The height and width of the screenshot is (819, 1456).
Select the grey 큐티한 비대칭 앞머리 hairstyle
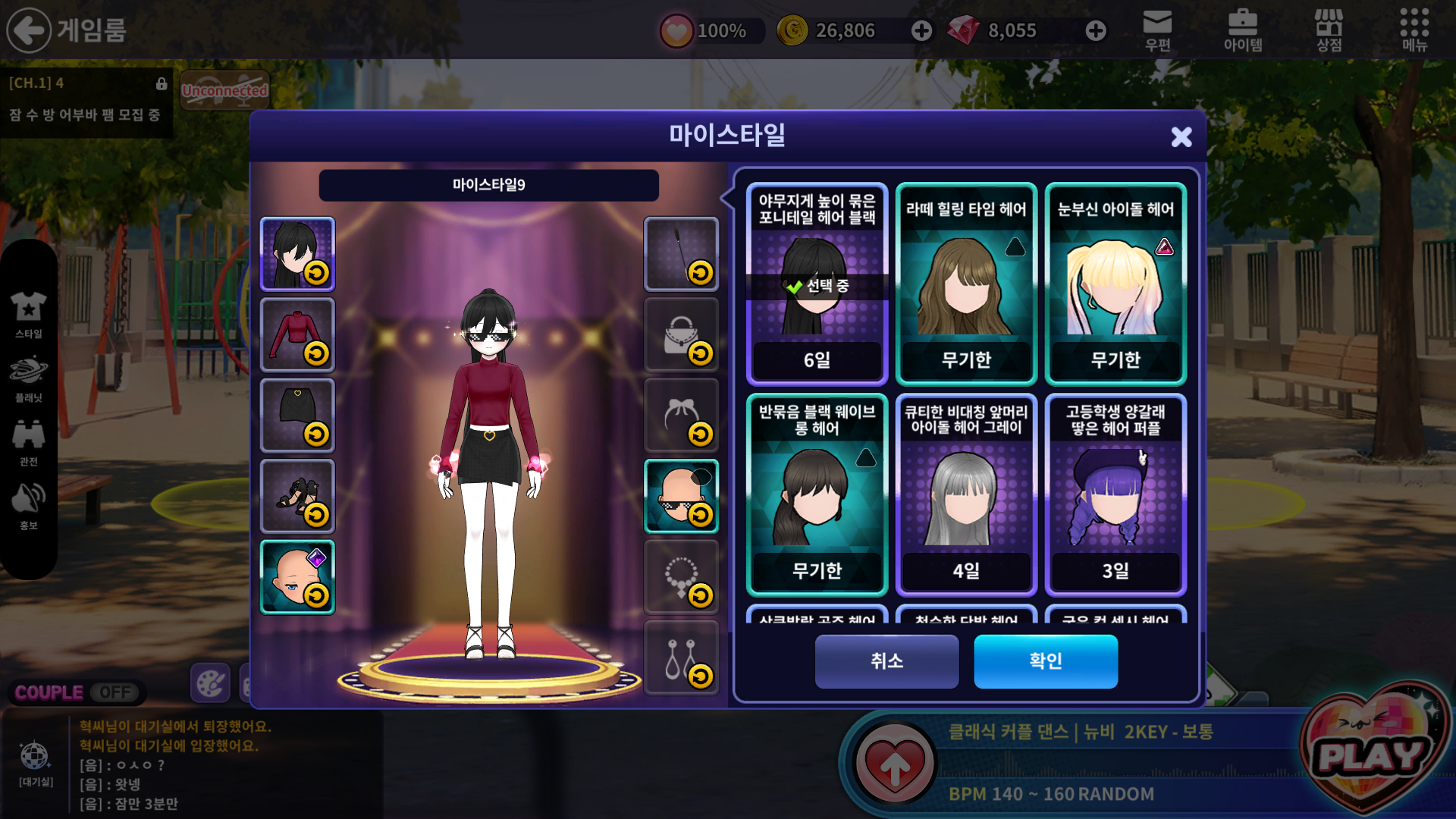click(x=966, y=494)
